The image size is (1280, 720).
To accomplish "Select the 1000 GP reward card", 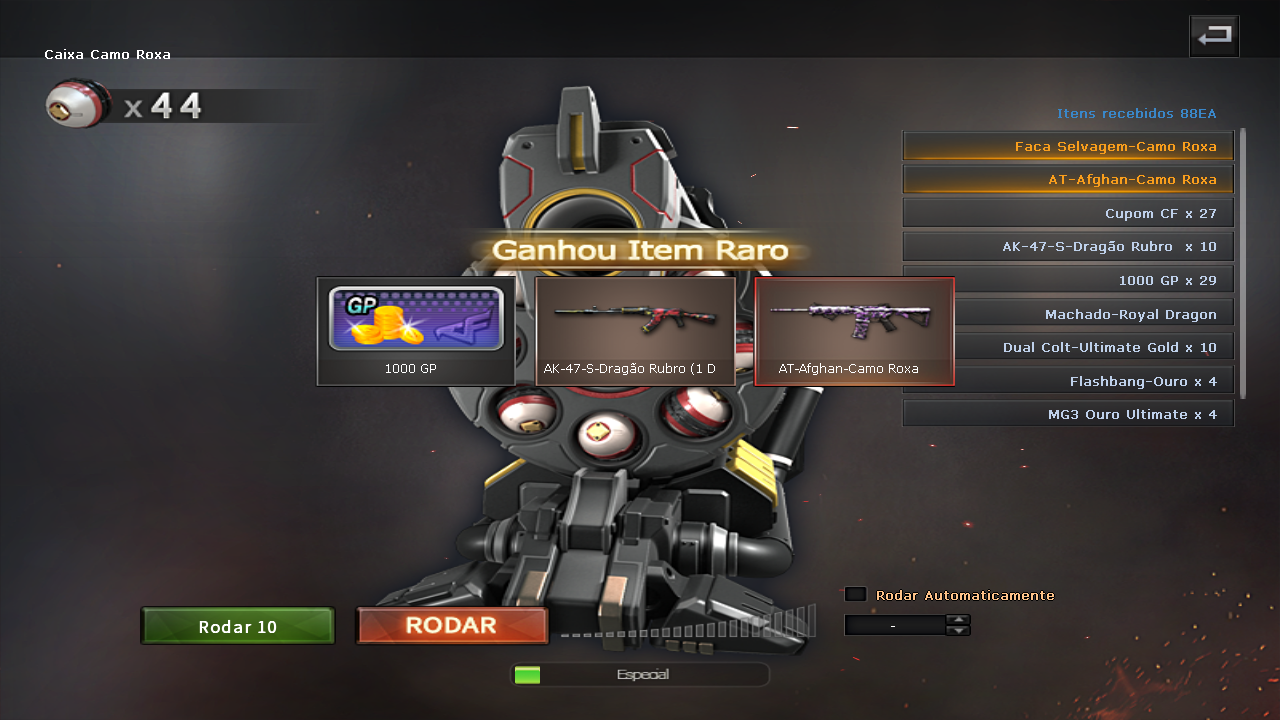I will pyautogui.click(x=416, y=331).
